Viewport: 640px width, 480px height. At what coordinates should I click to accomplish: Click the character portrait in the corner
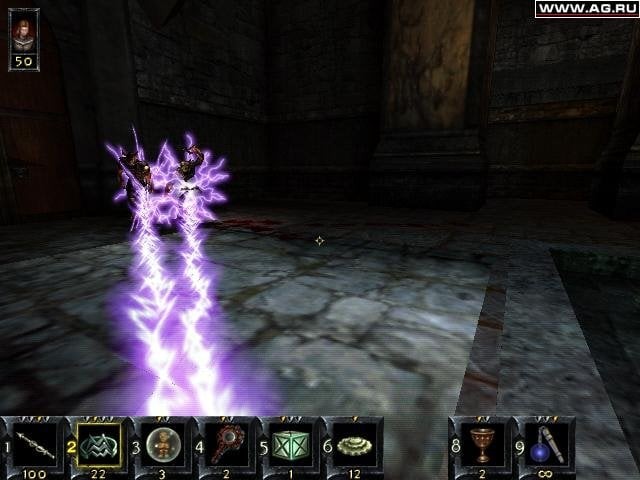pos(24,33)
